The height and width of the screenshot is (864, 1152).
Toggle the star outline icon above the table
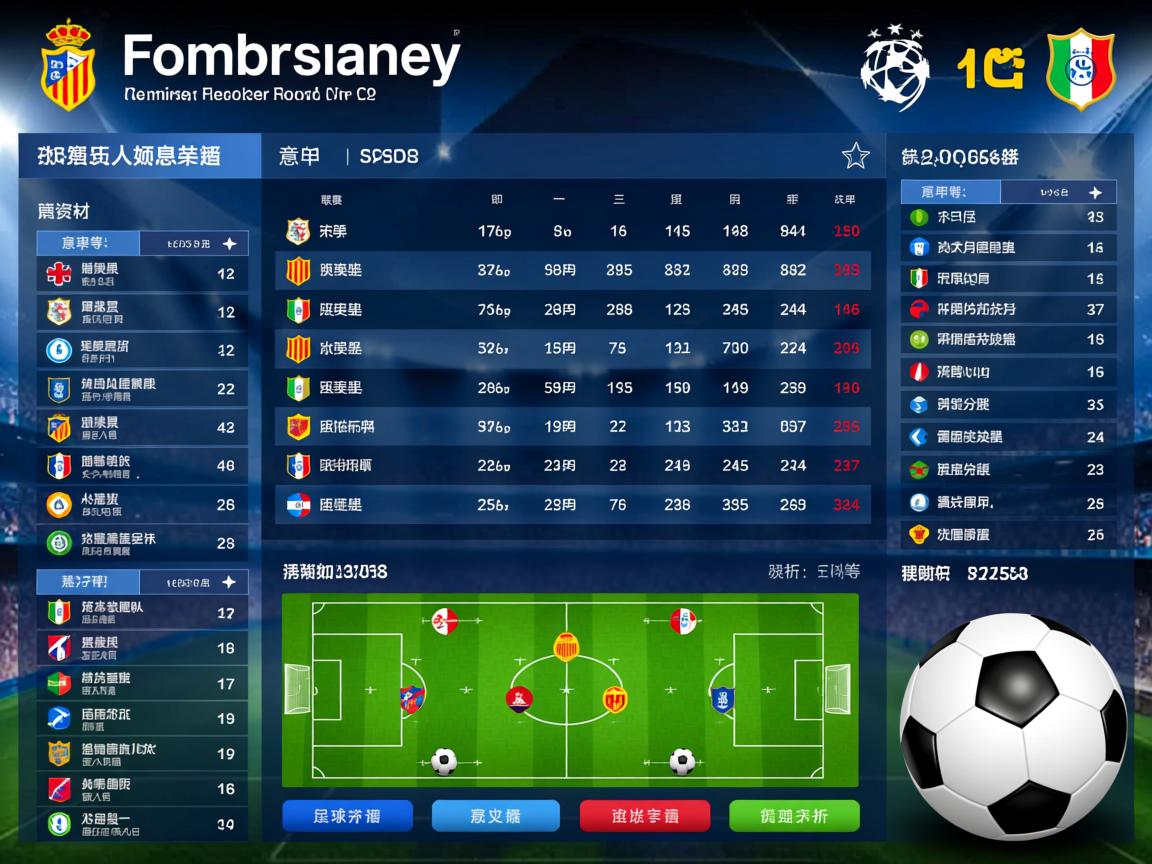(x=855, y=156)
